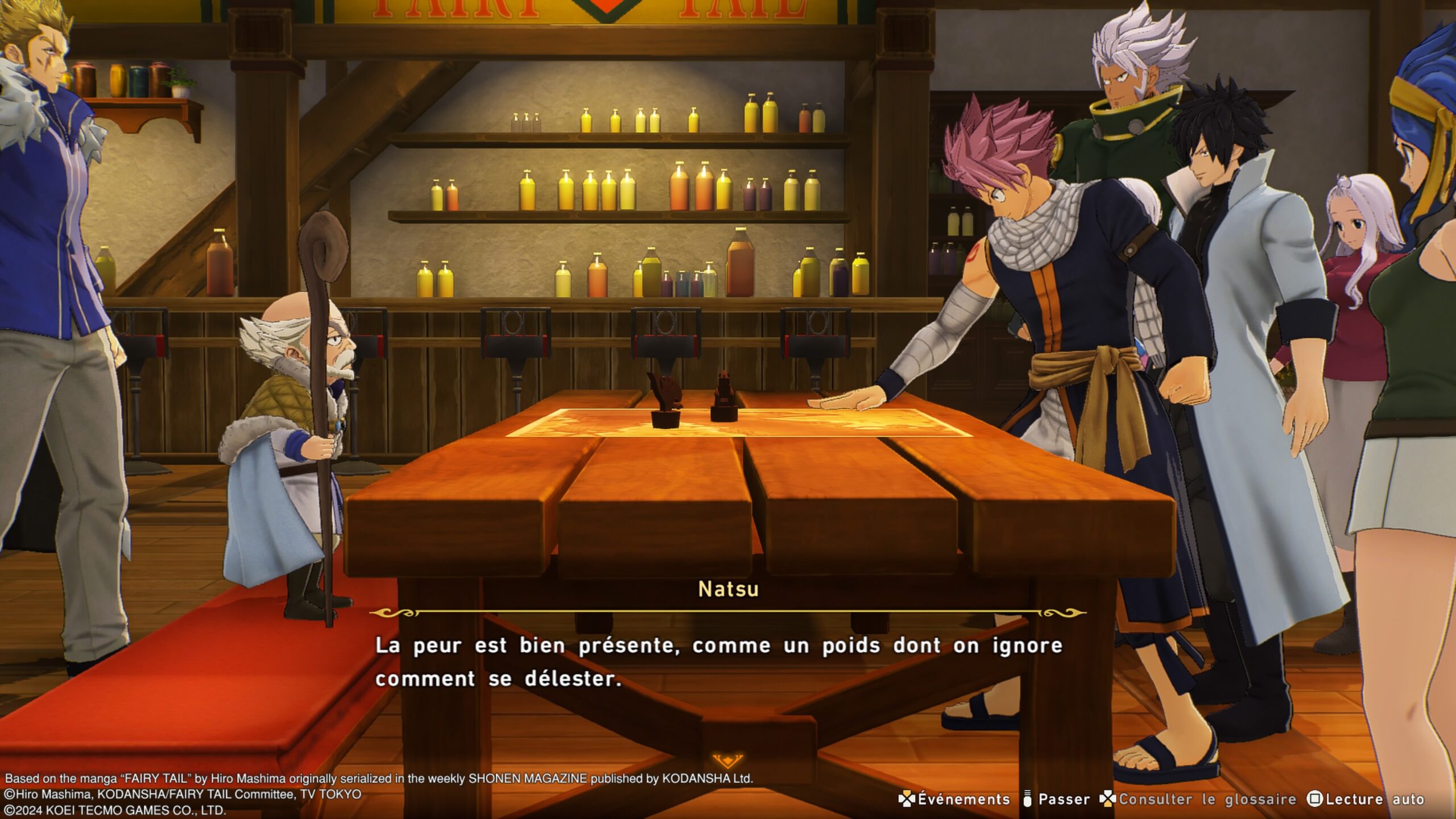Viewport: 1456px width, 819px height.
Task: Toggle Lecture auto playback
Action: click(1366, 799)
